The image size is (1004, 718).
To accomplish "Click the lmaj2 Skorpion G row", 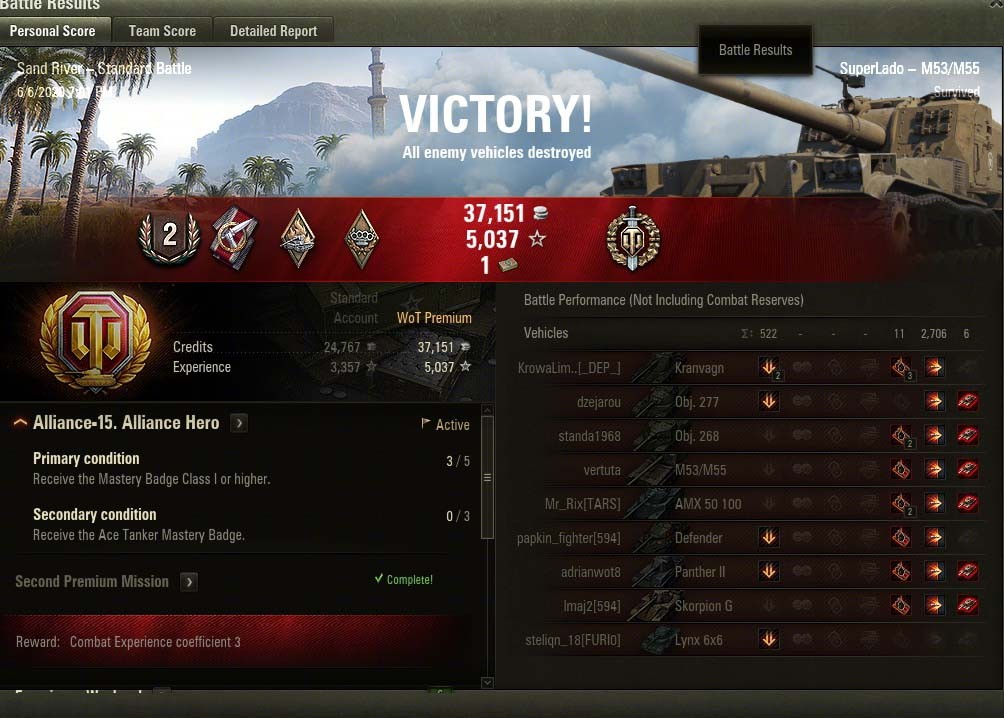I will pos(700,606).
